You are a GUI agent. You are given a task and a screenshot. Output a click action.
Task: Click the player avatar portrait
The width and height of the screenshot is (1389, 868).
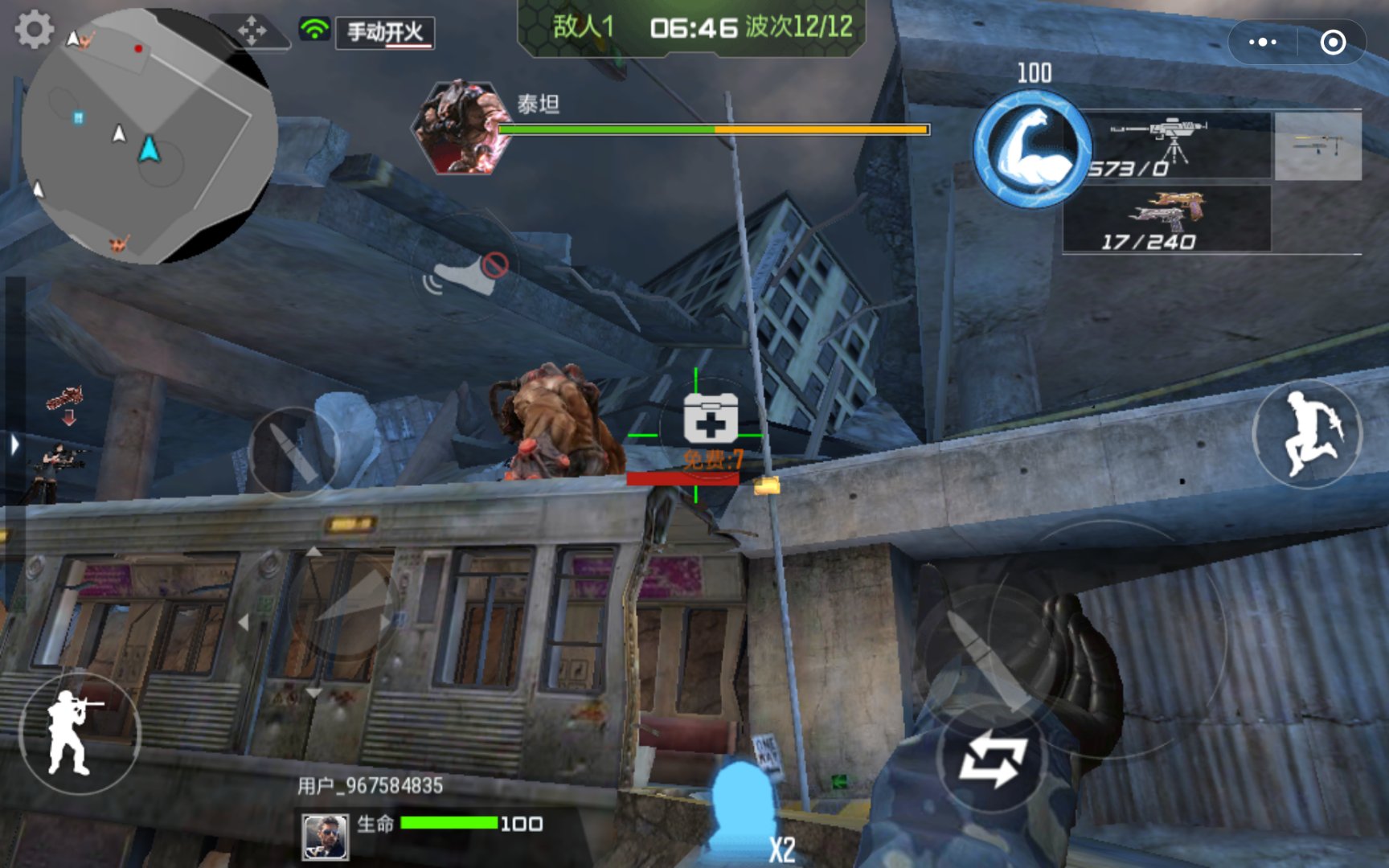point(326,836)
